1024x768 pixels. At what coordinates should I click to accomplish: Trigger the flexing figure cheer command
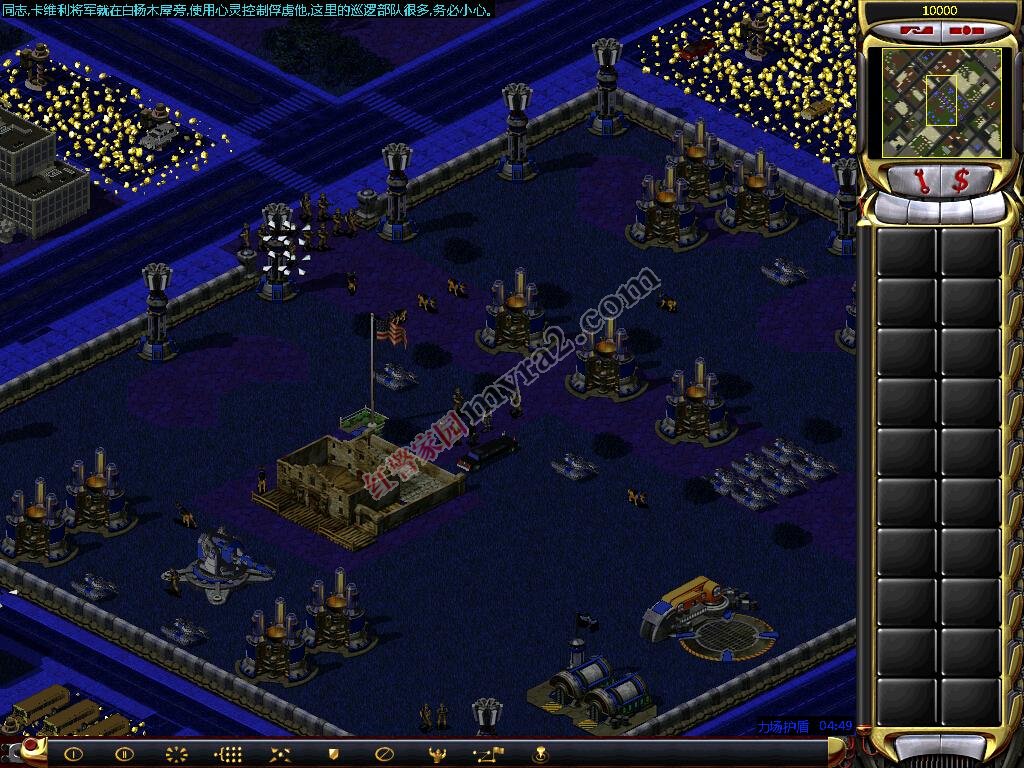point(436,754)
